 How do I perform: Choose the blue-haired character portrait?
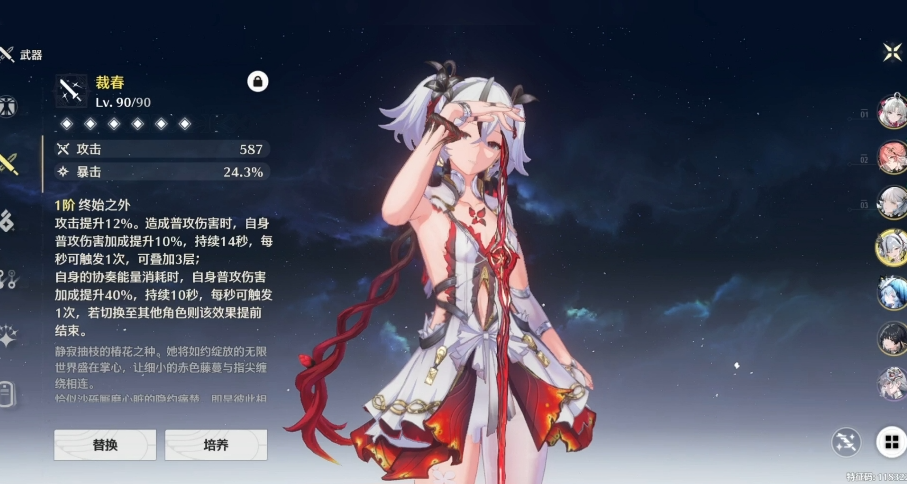(x=891, y=292)
